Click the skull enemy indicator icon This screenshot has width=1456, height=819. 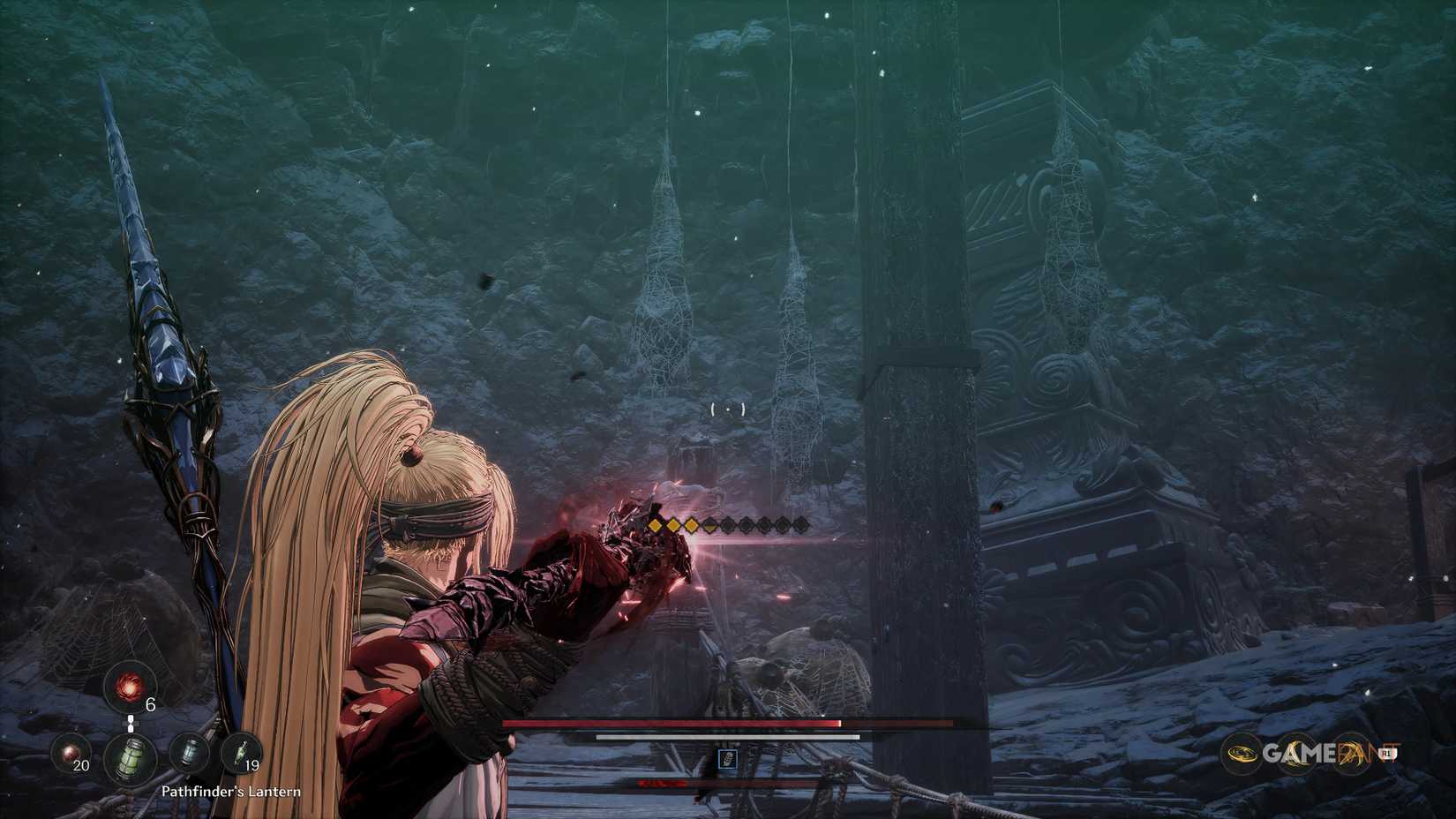pyautogui.click(x=728, y=760)
